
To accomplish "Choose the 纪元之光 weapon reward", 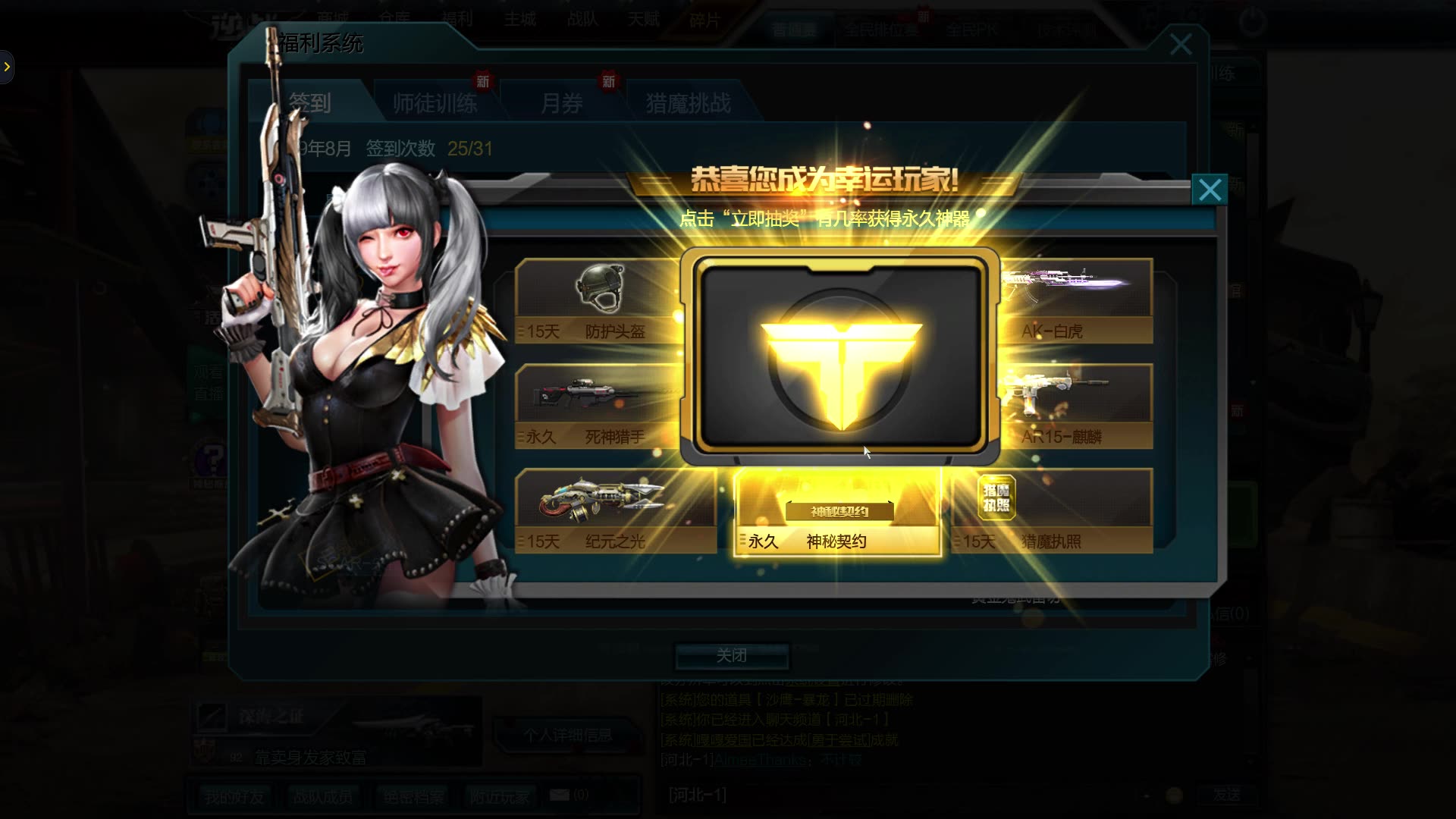I will coord(614,510).
